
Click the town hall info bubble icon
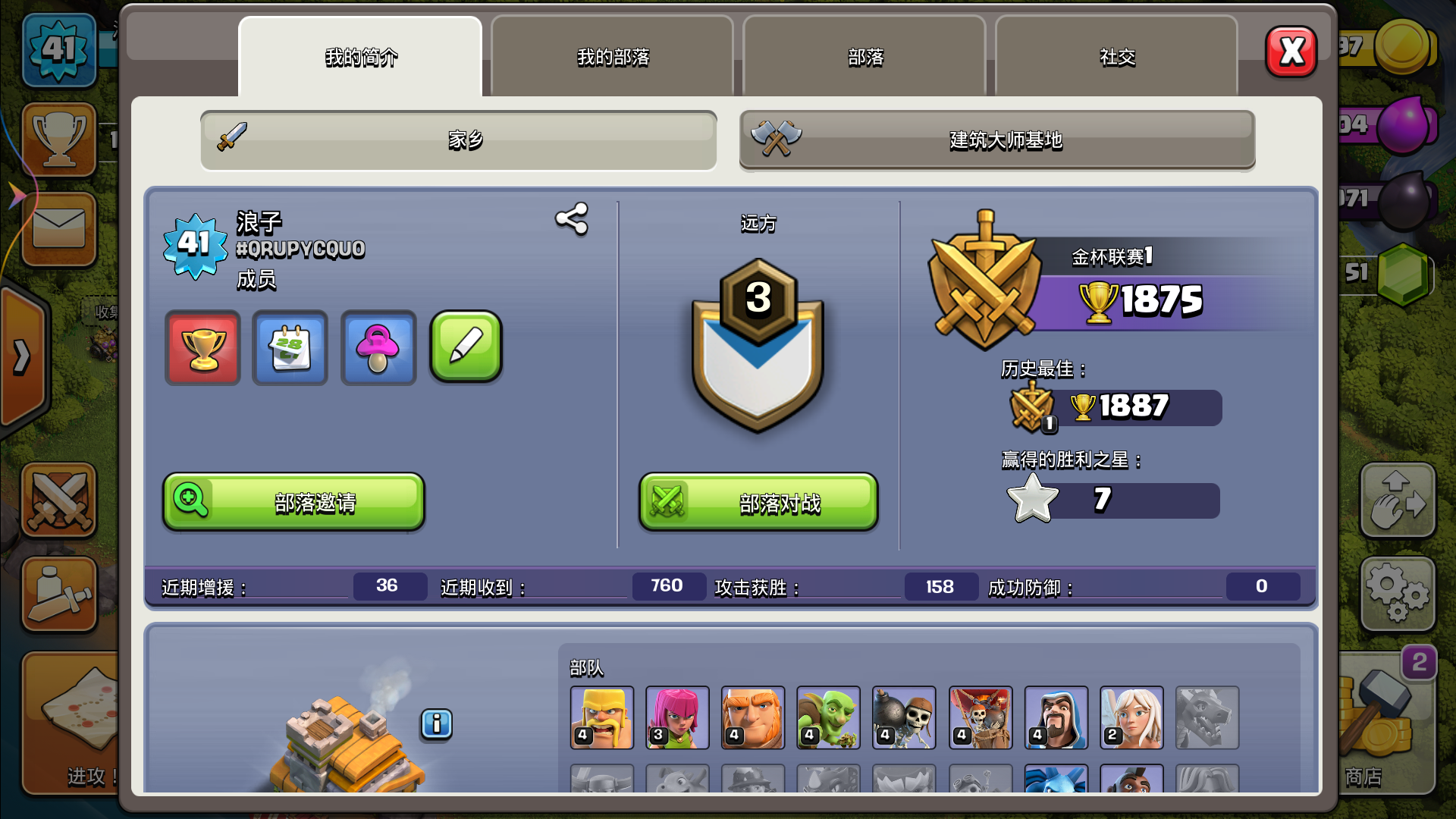coord(437,724)
